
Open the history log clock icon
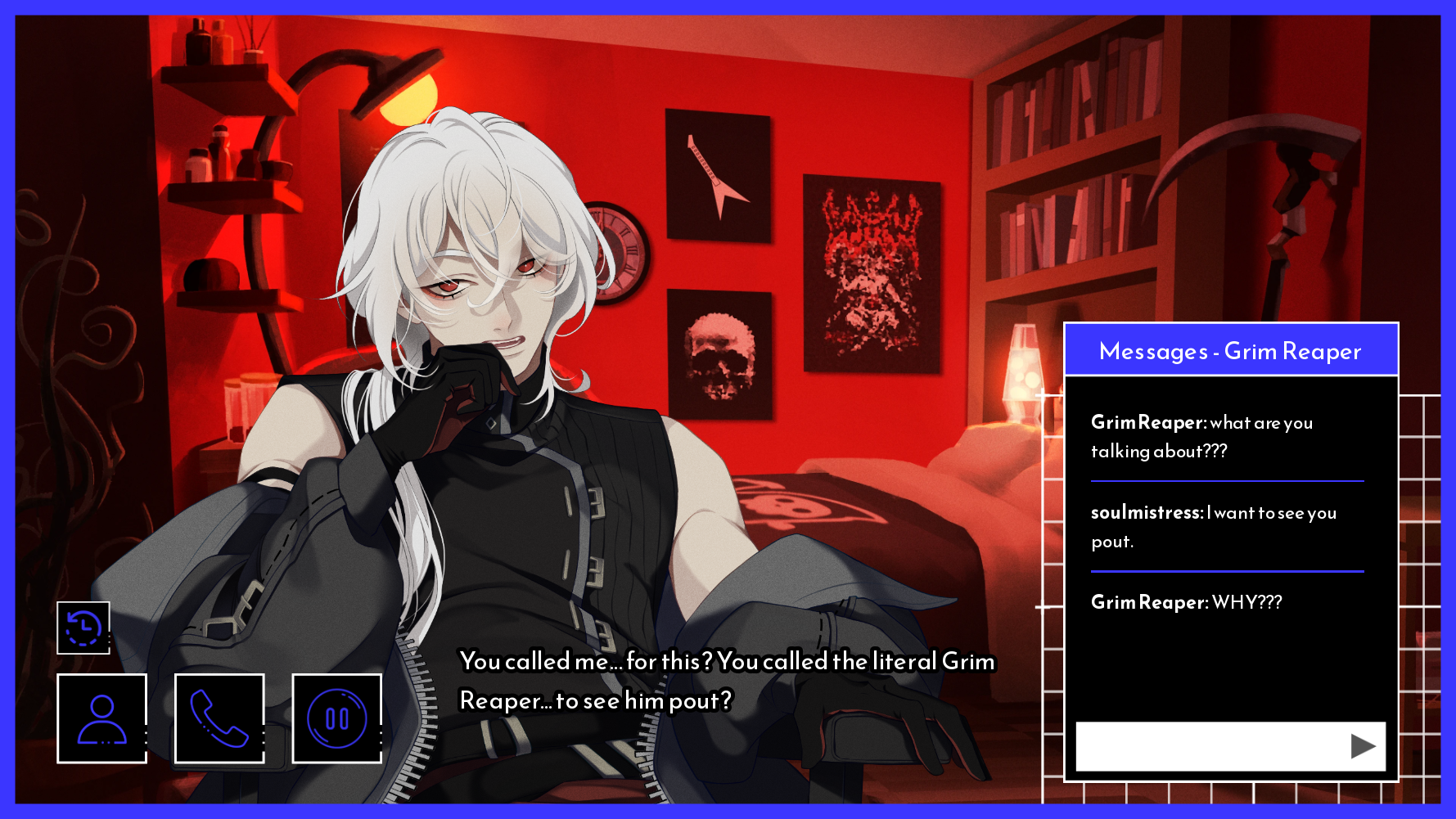tap(83, 628)
